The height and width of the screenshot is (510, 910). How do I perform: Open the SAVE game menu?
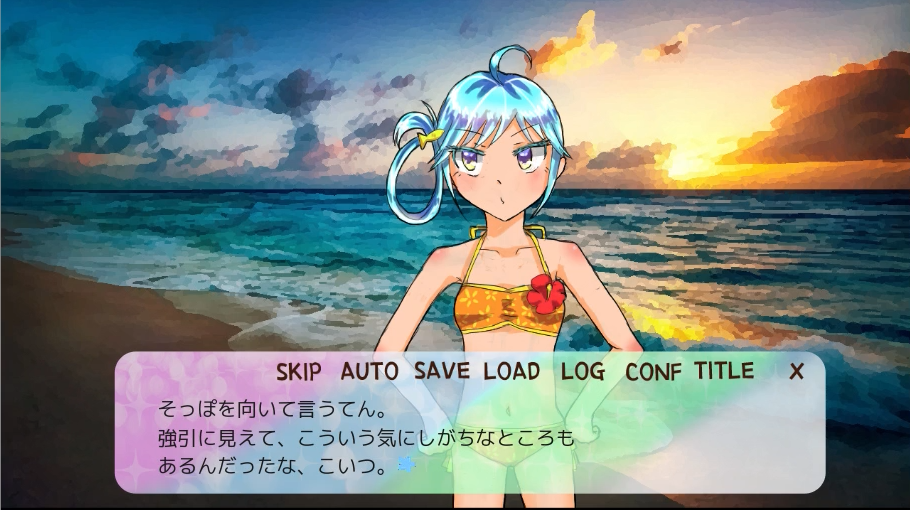click(x=442, y=371)
